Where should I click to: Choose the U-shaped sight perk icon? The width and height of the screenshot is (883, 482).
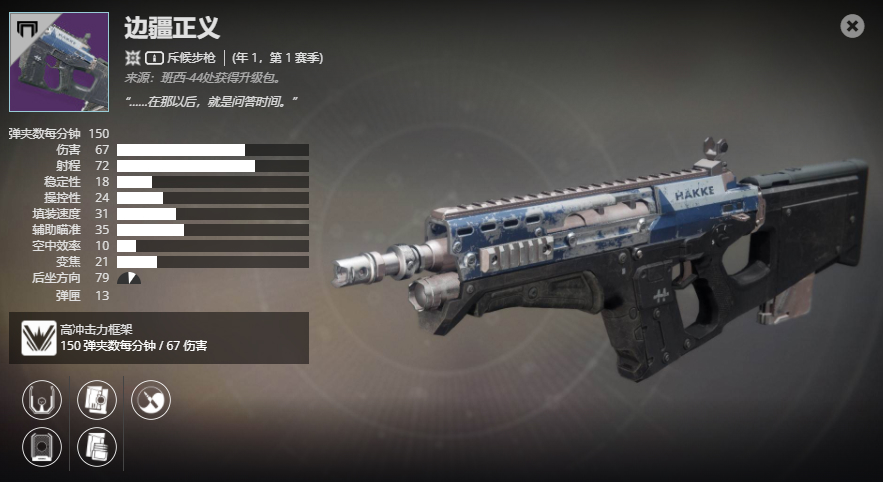pos(42,400)
